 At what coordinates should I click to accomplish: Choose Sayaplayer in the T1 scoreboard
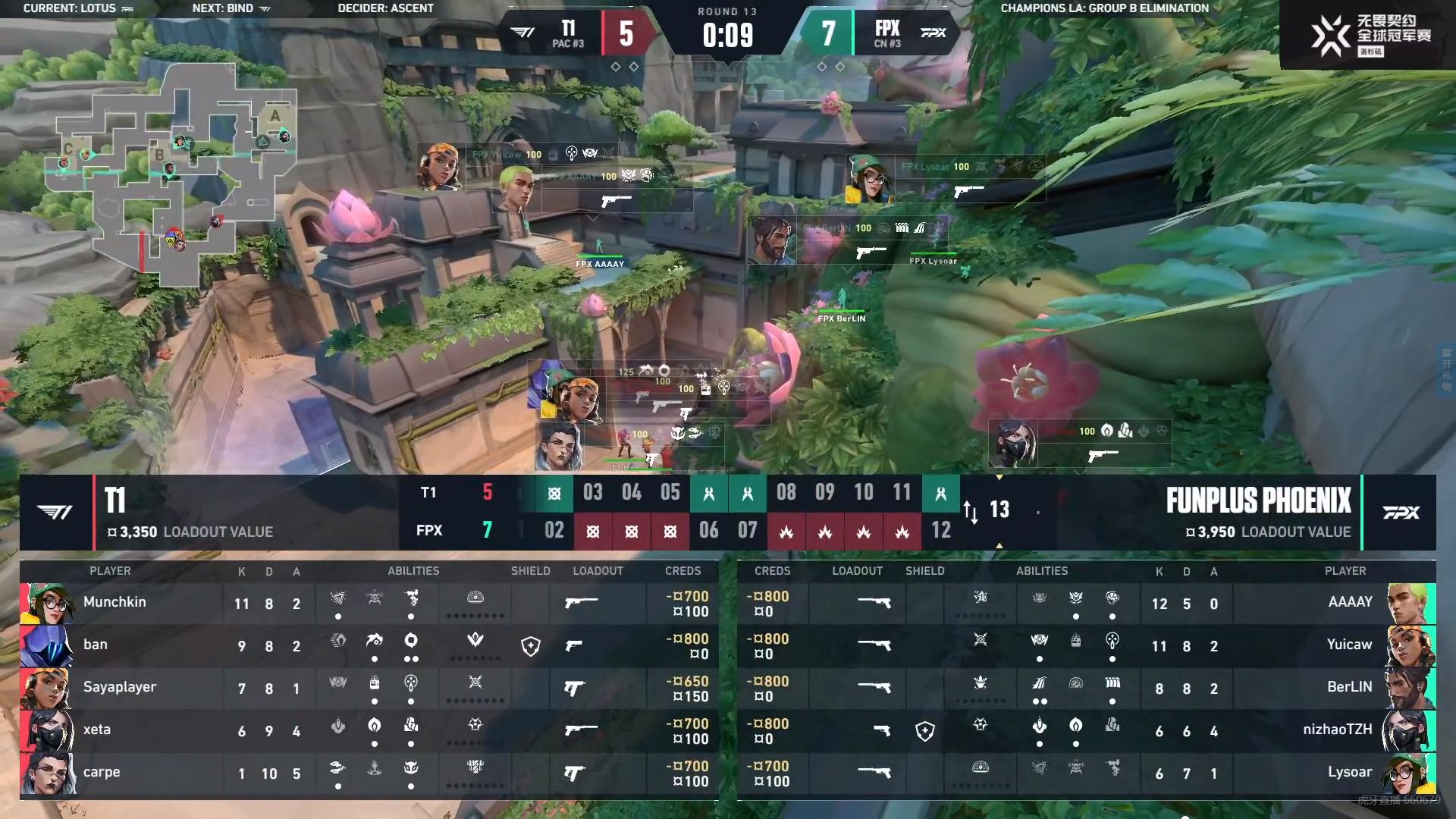[x=120, y=687]
